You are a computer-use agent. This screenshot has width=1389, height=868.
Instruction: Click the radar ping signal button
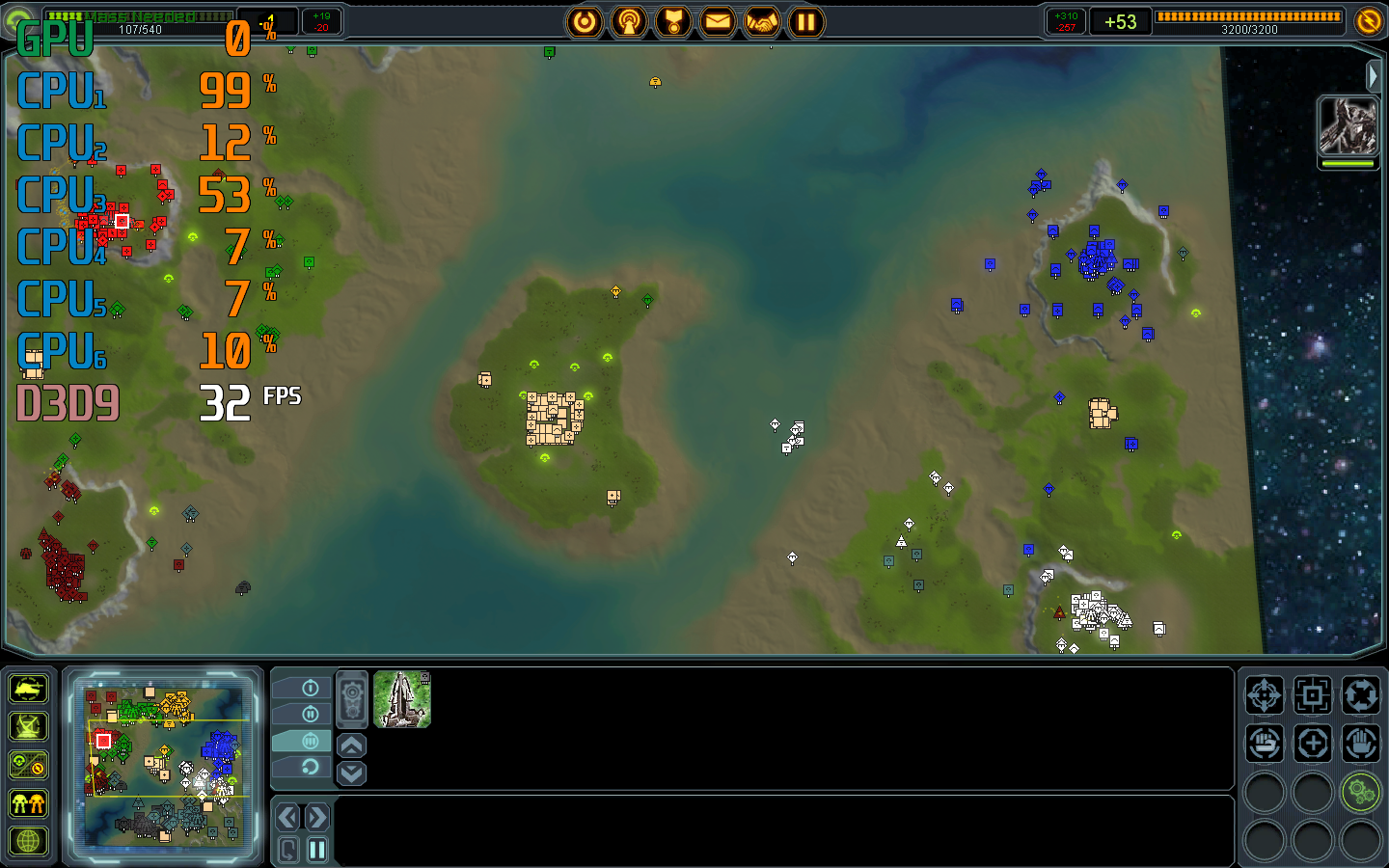[x=629, y=21]
